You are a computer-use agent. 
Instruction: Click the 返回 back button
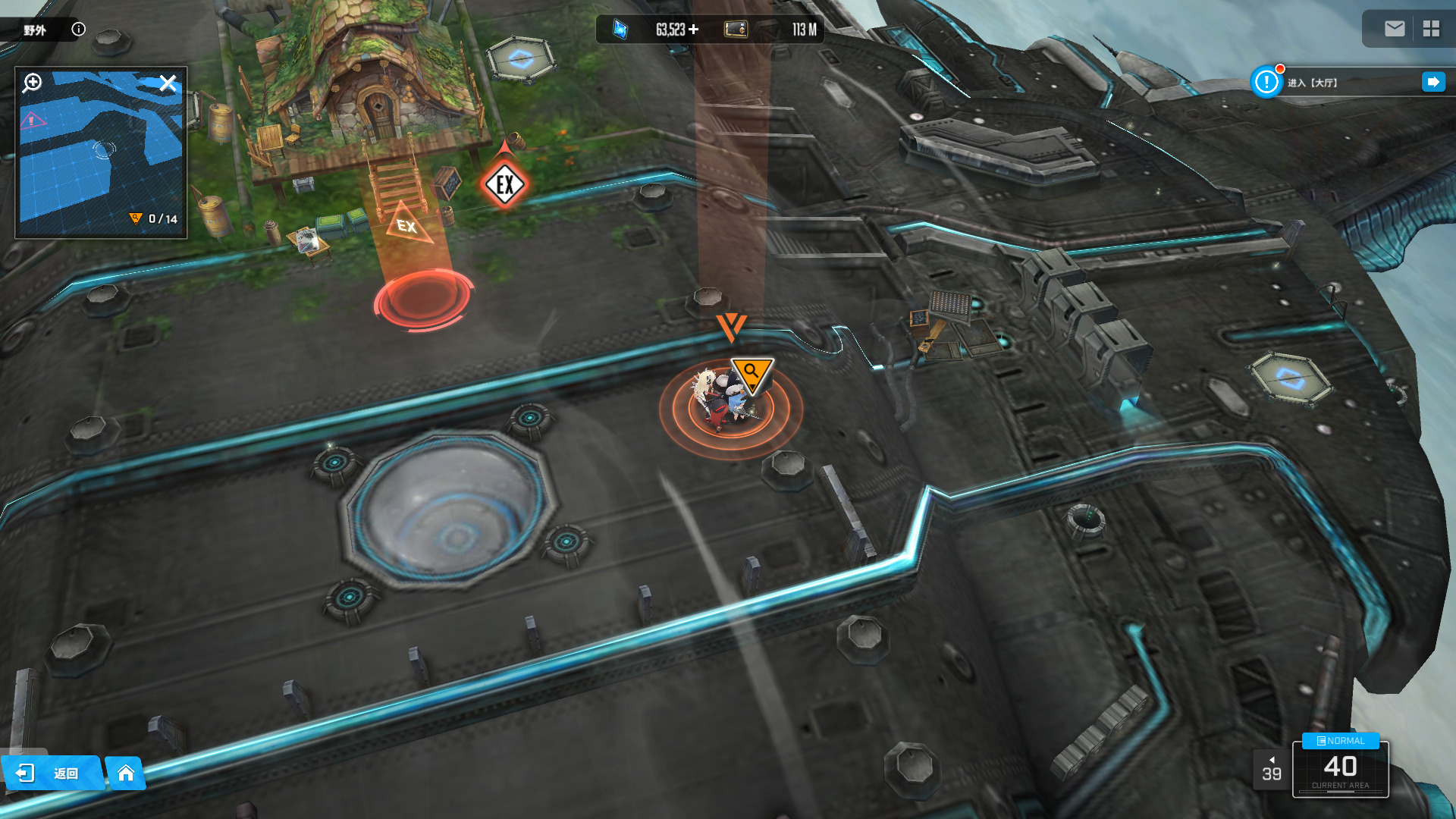click(52, 773)
